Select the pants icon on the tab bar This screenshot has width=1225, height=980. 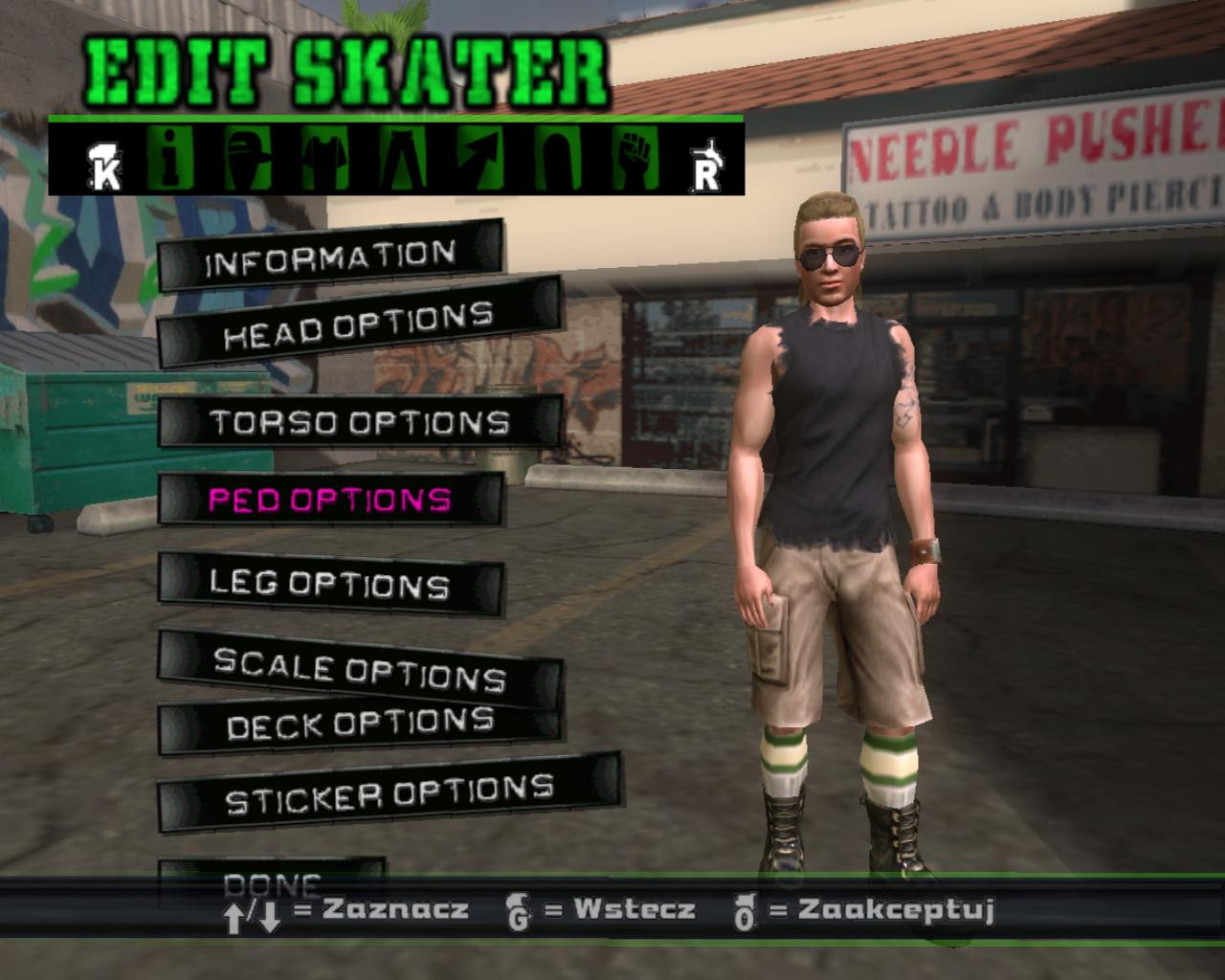pyautogui.click(x=404, y=158)
